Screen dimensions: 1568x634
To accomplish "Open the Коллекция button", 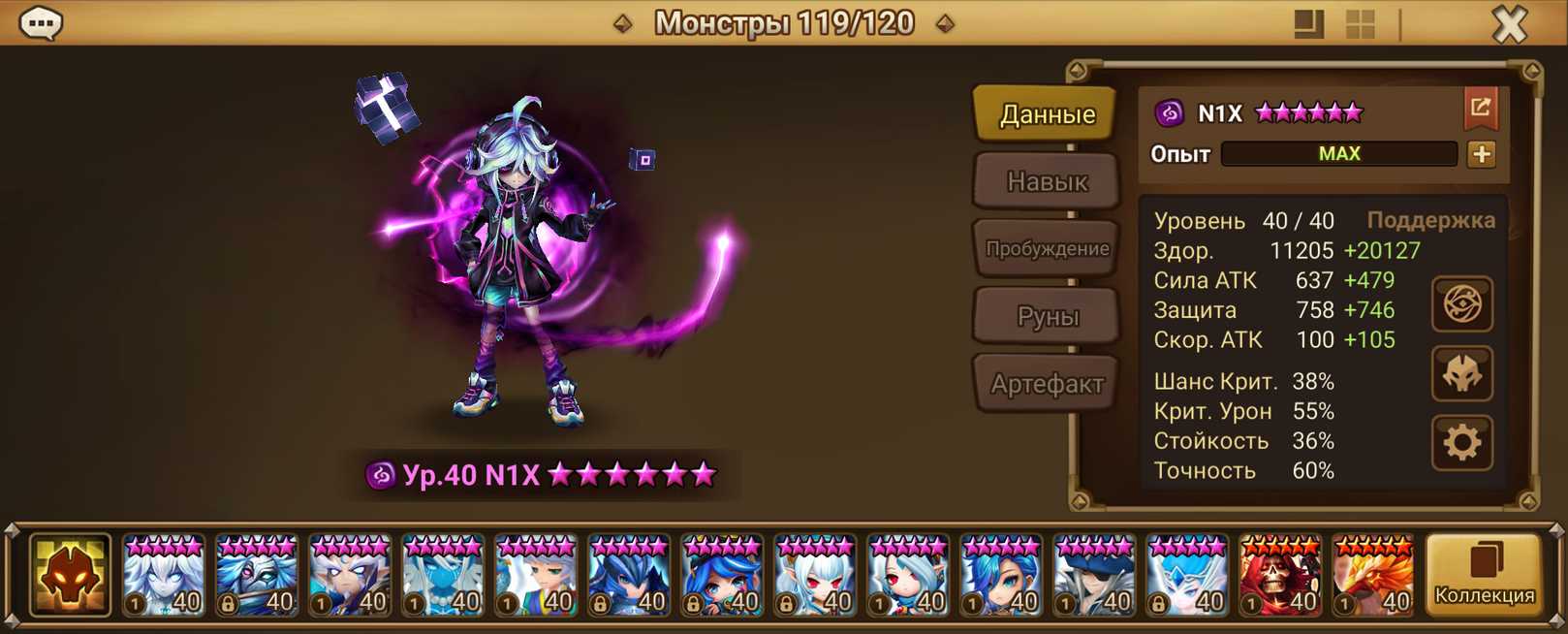I will (1484, 575).
